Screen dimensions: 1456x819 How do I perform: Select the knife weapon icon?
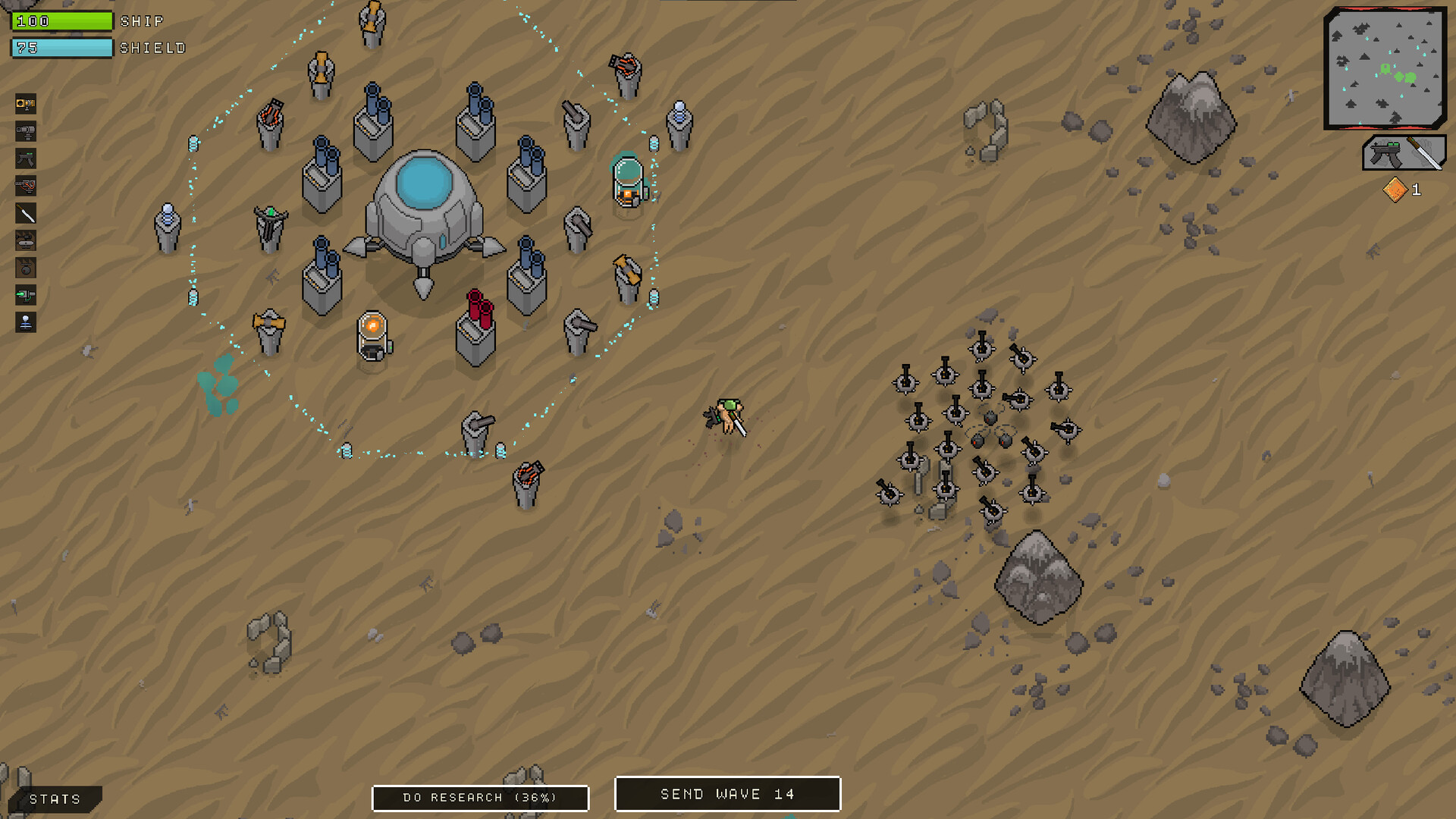click(25, 214)
